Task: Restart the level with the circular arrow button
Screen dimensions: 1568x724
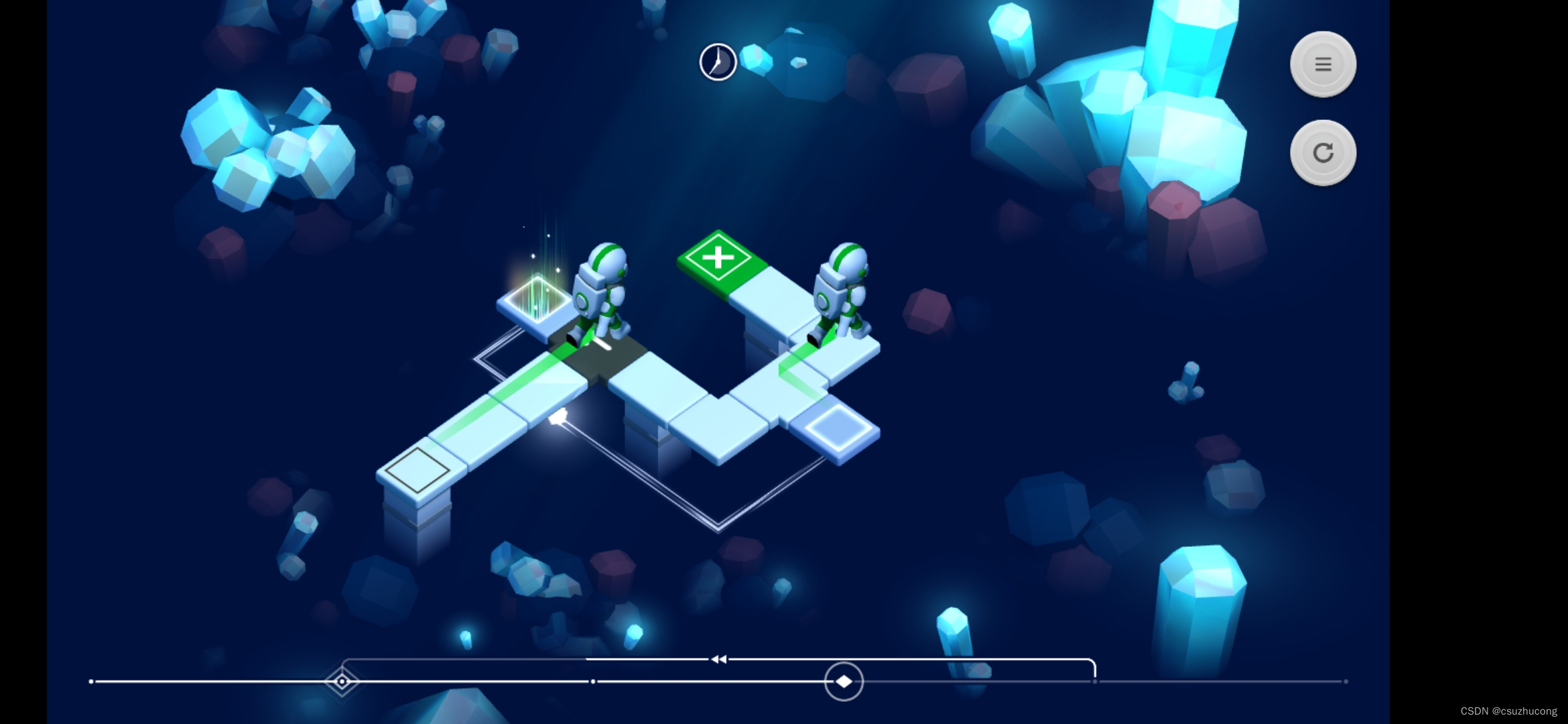Action: pyautogui.click(x=1323, y=153)
